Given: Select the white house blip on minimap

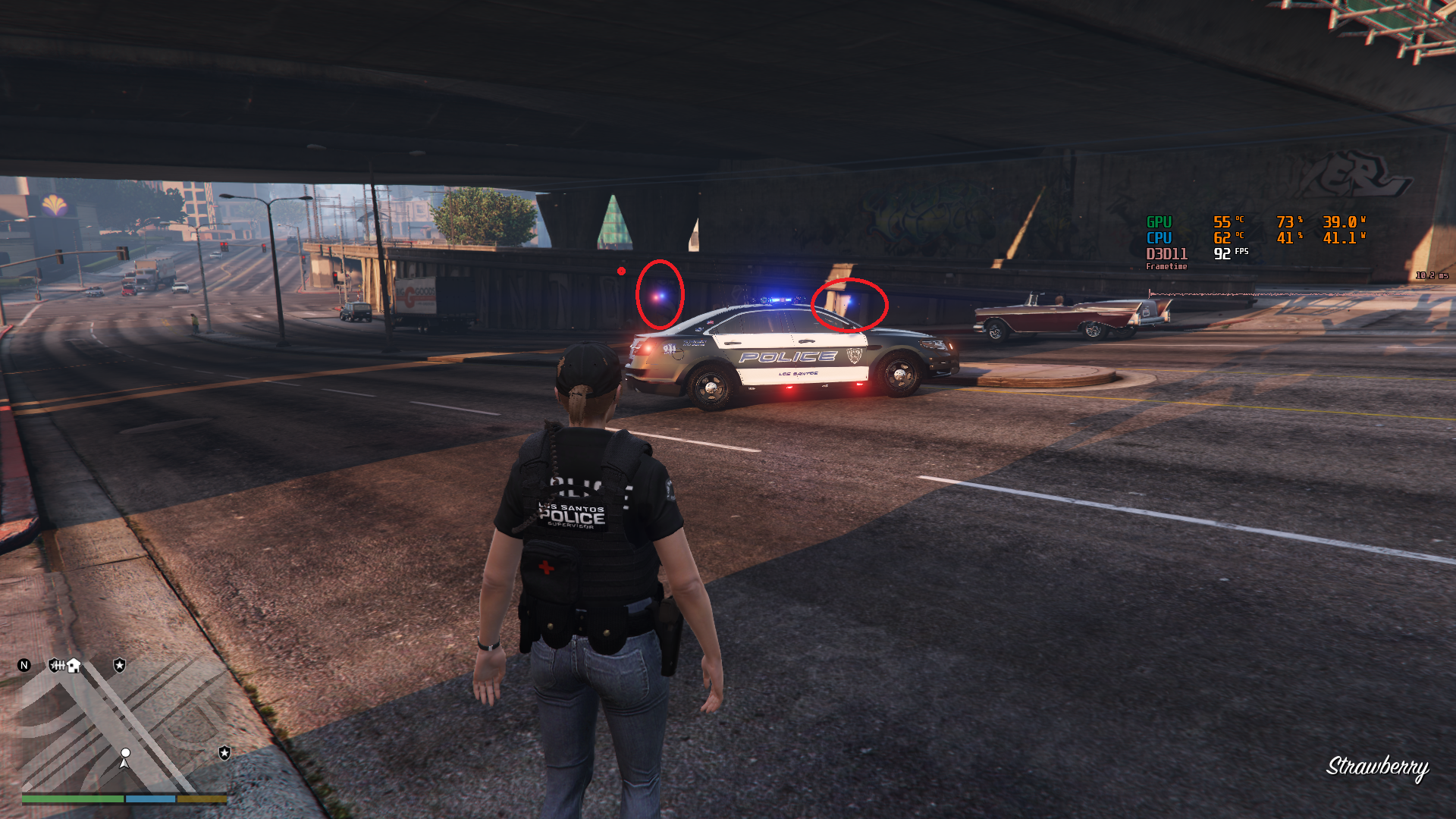Looking at the screenshot, I should coord(74,666).
